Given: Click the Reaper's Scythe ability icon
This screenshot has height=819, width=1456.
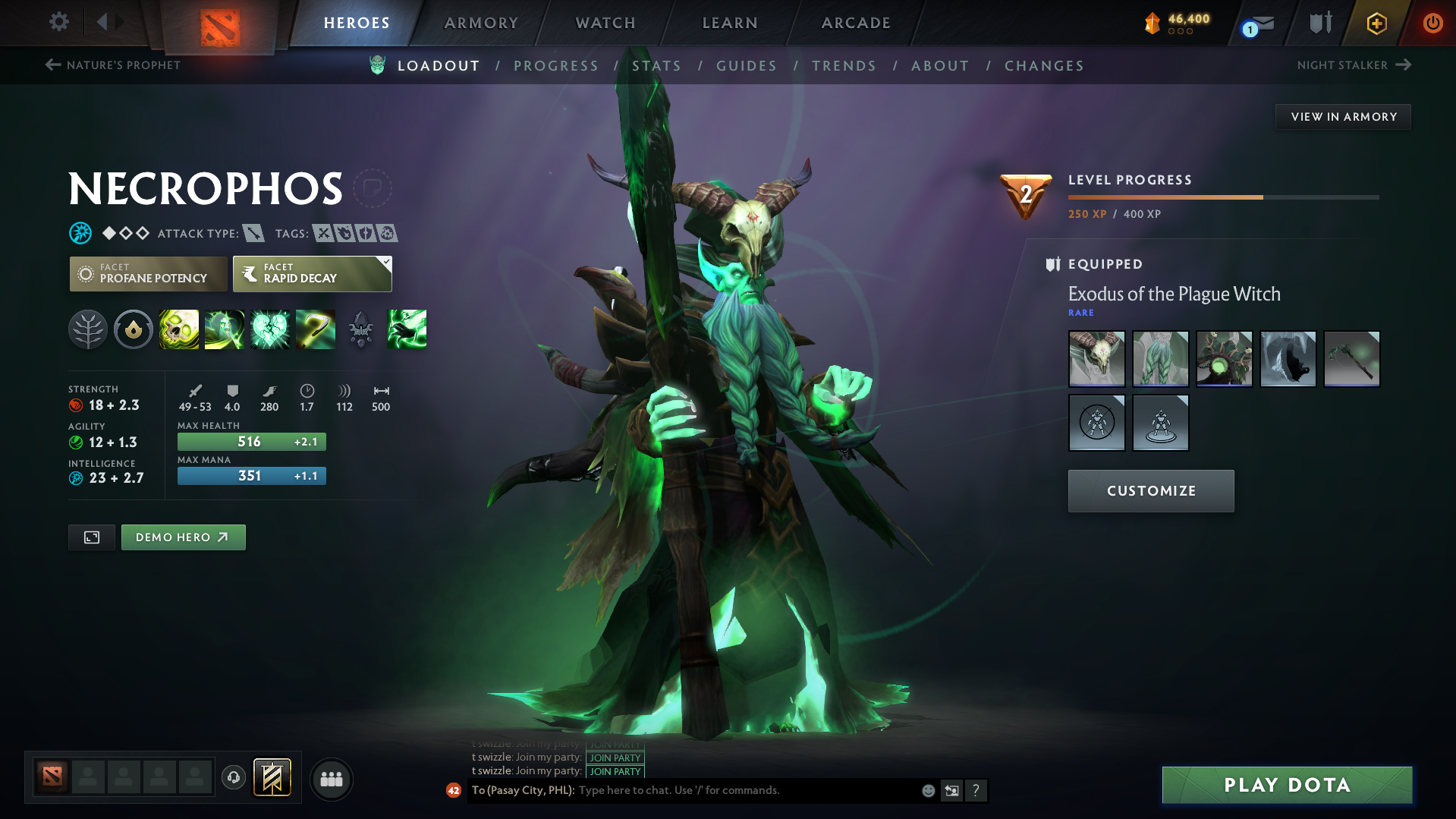Looking at the screenshot, I should (316, 329).
